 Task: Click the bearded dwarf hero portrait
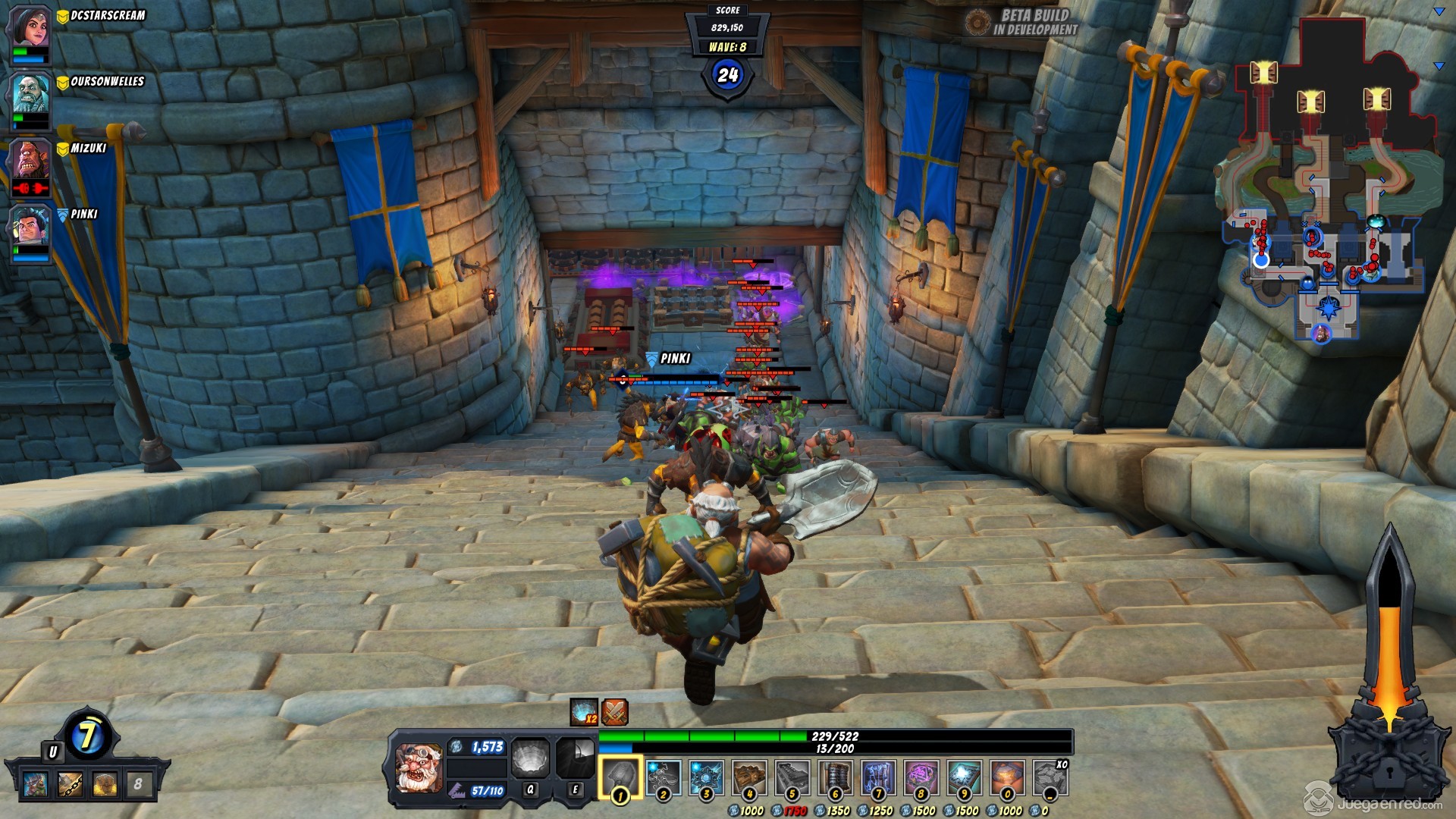(x=419, y=767)
